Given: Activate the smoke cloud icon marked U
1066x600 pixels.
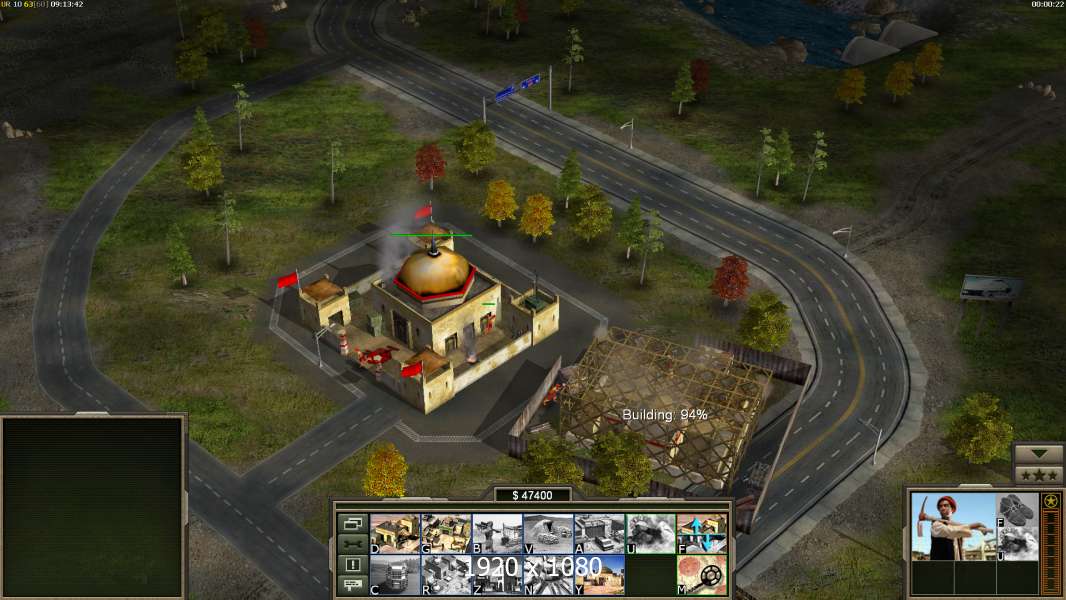Looking at the screenshot, I should [650, 534].
